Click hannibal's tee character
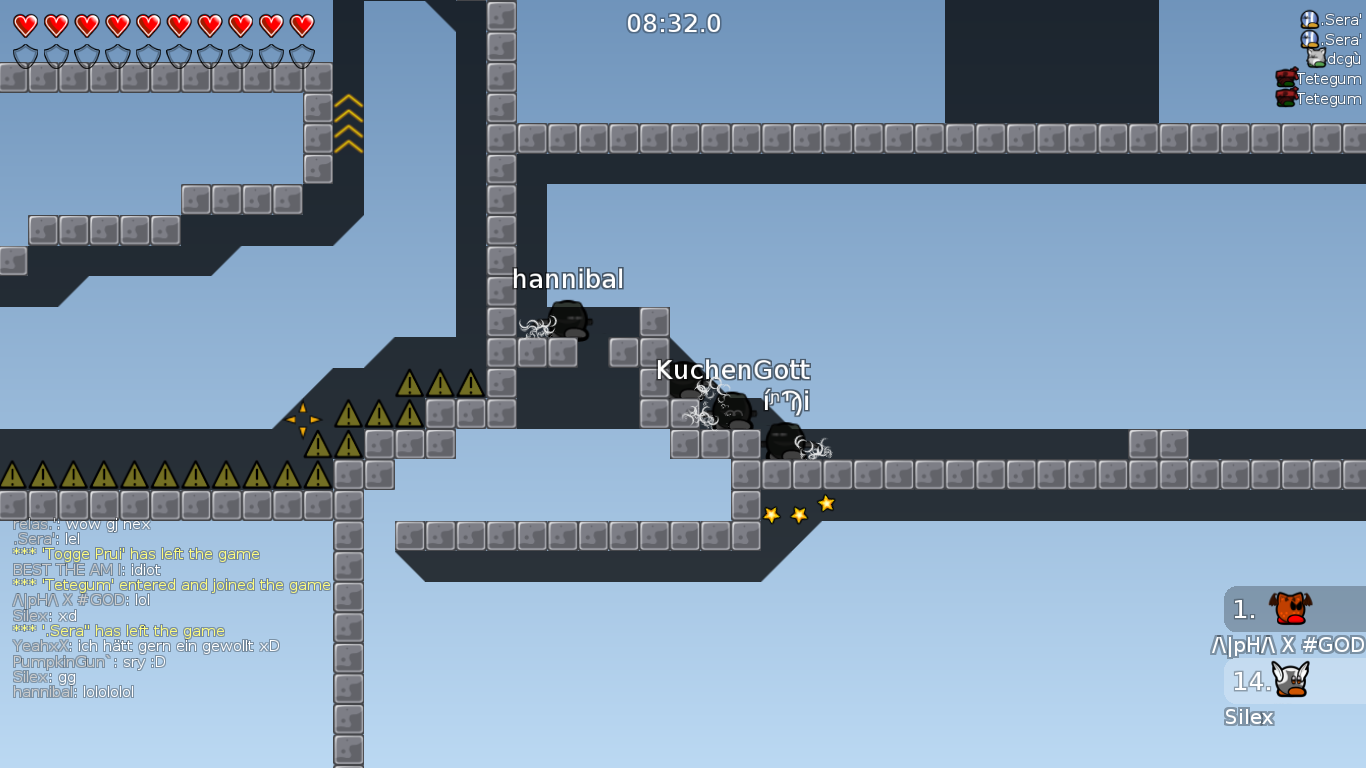 point(571,318)
